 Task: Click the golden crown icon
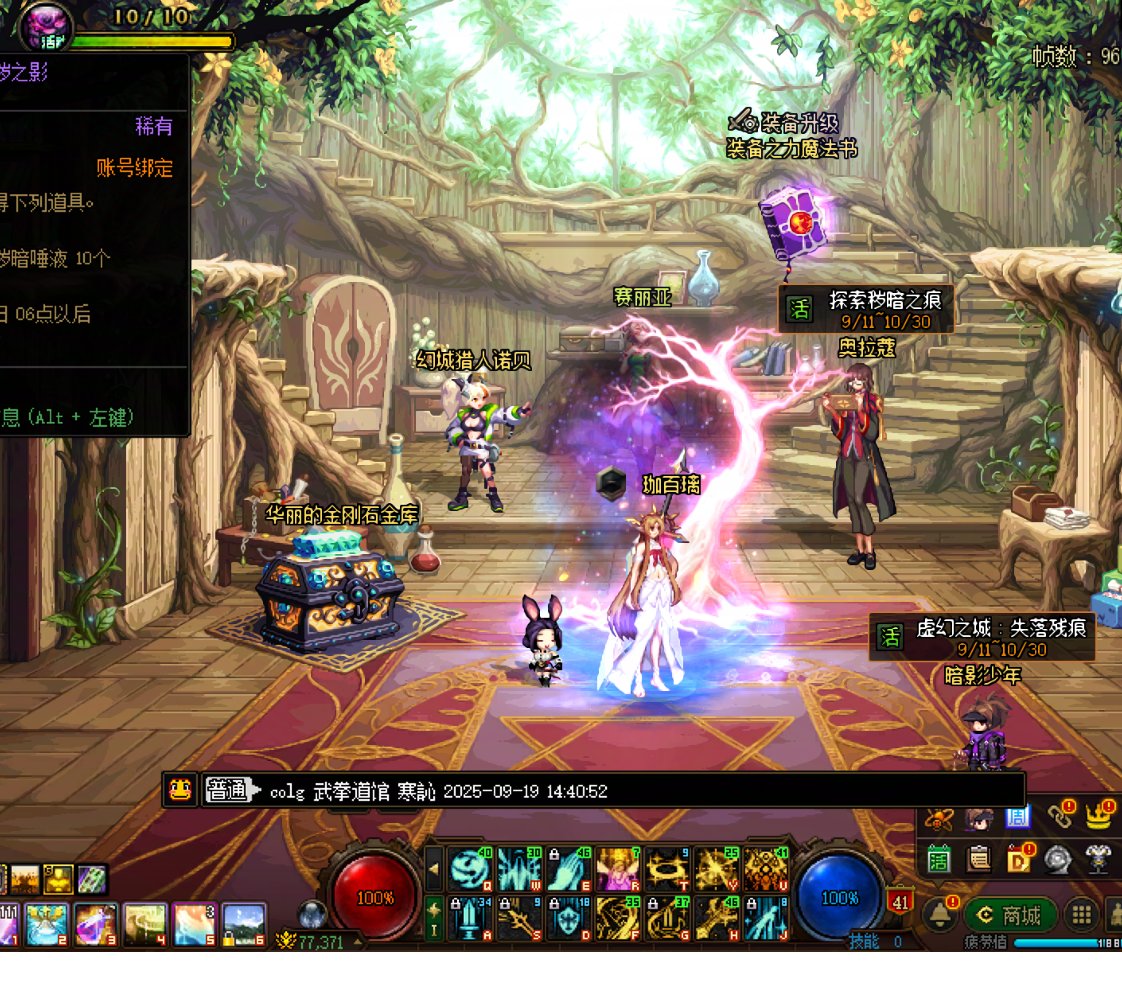pos(1100,816)
